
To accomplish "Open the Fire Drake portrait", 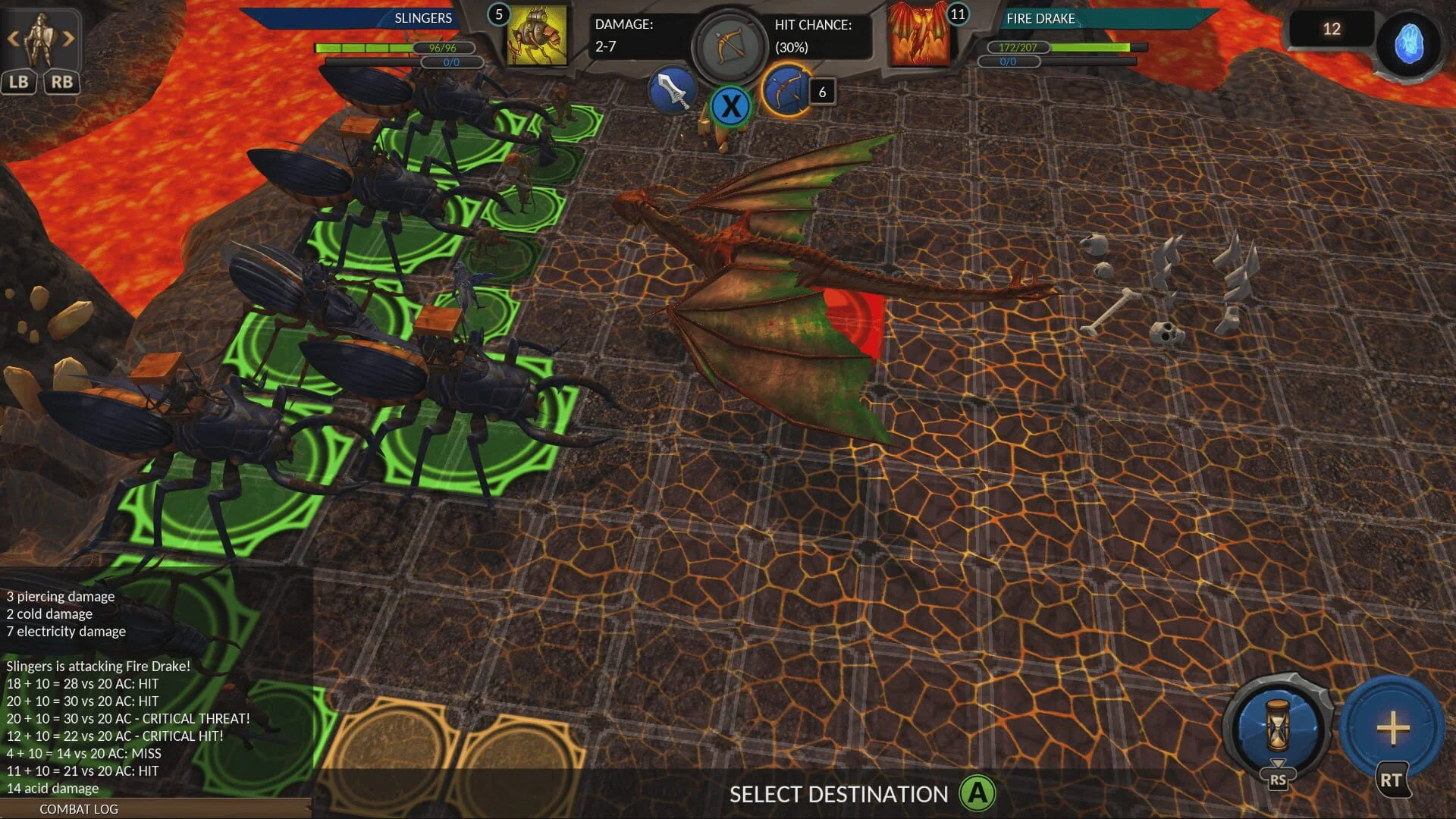I will tap(919, 38).
